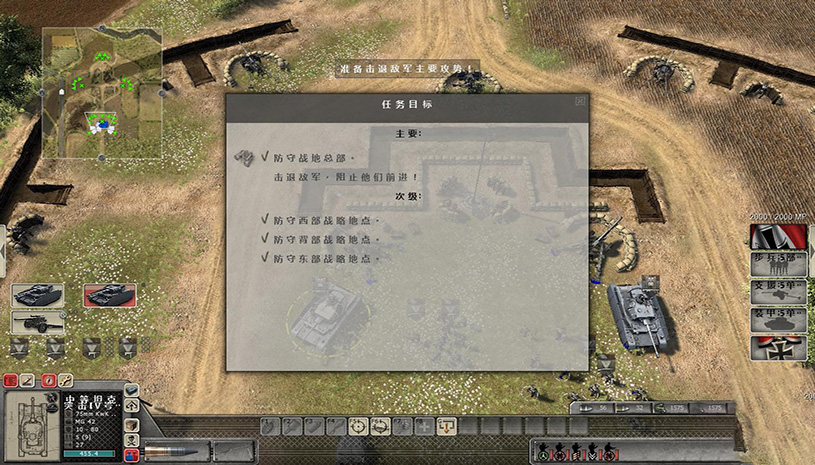
Task: Click the red book icon above tank panel
Action: coord(11,380)
